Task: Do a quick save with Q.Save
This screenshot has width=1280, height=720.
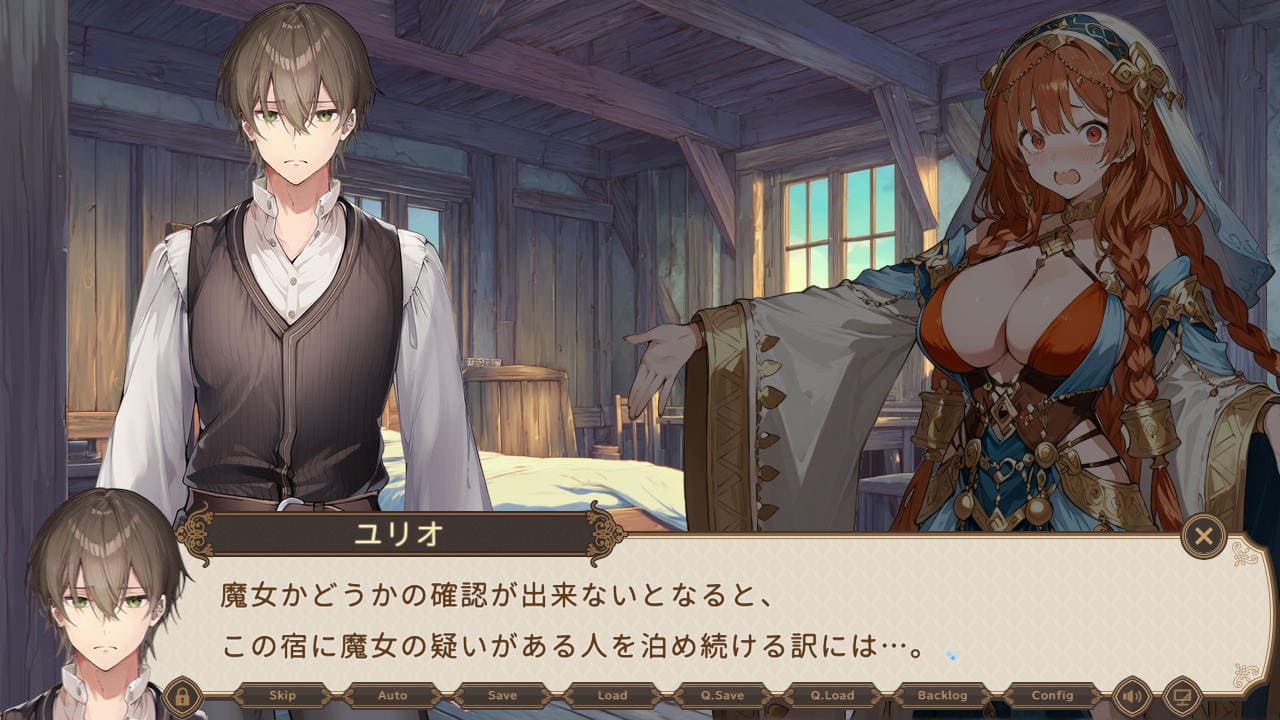Action: (722, 695)
